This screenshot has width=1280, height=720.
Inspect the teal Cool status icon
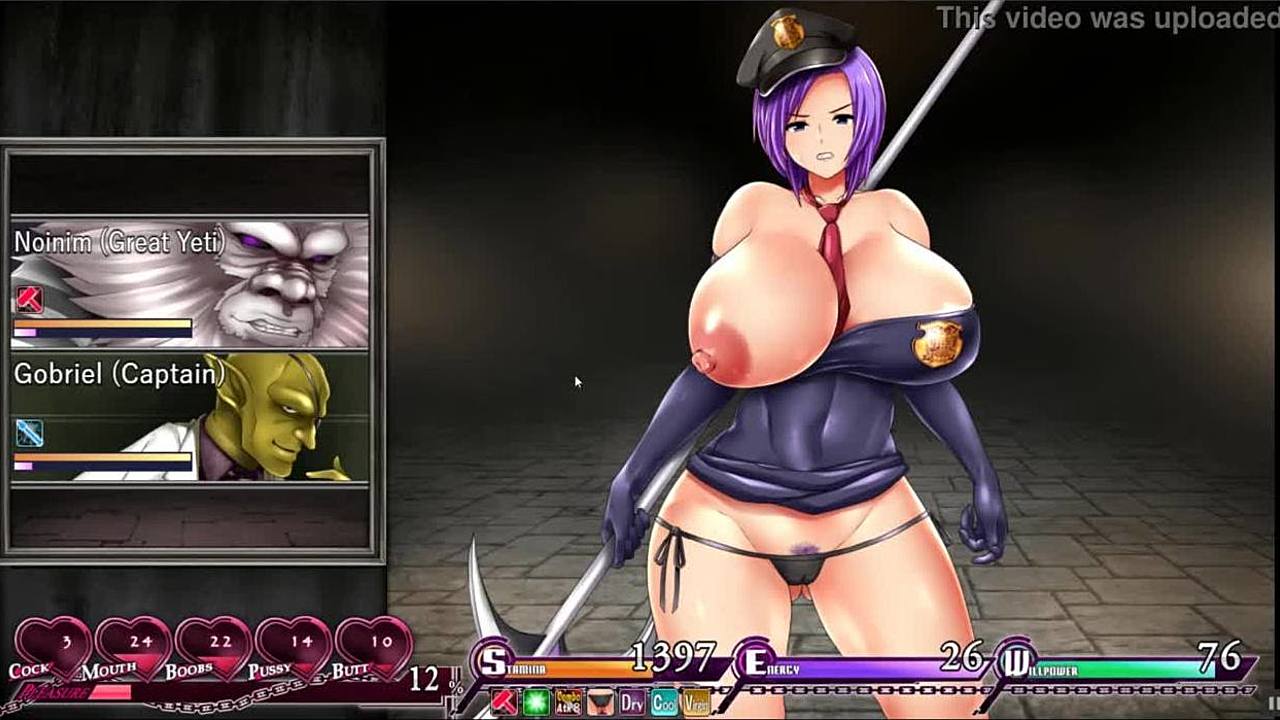664,701
